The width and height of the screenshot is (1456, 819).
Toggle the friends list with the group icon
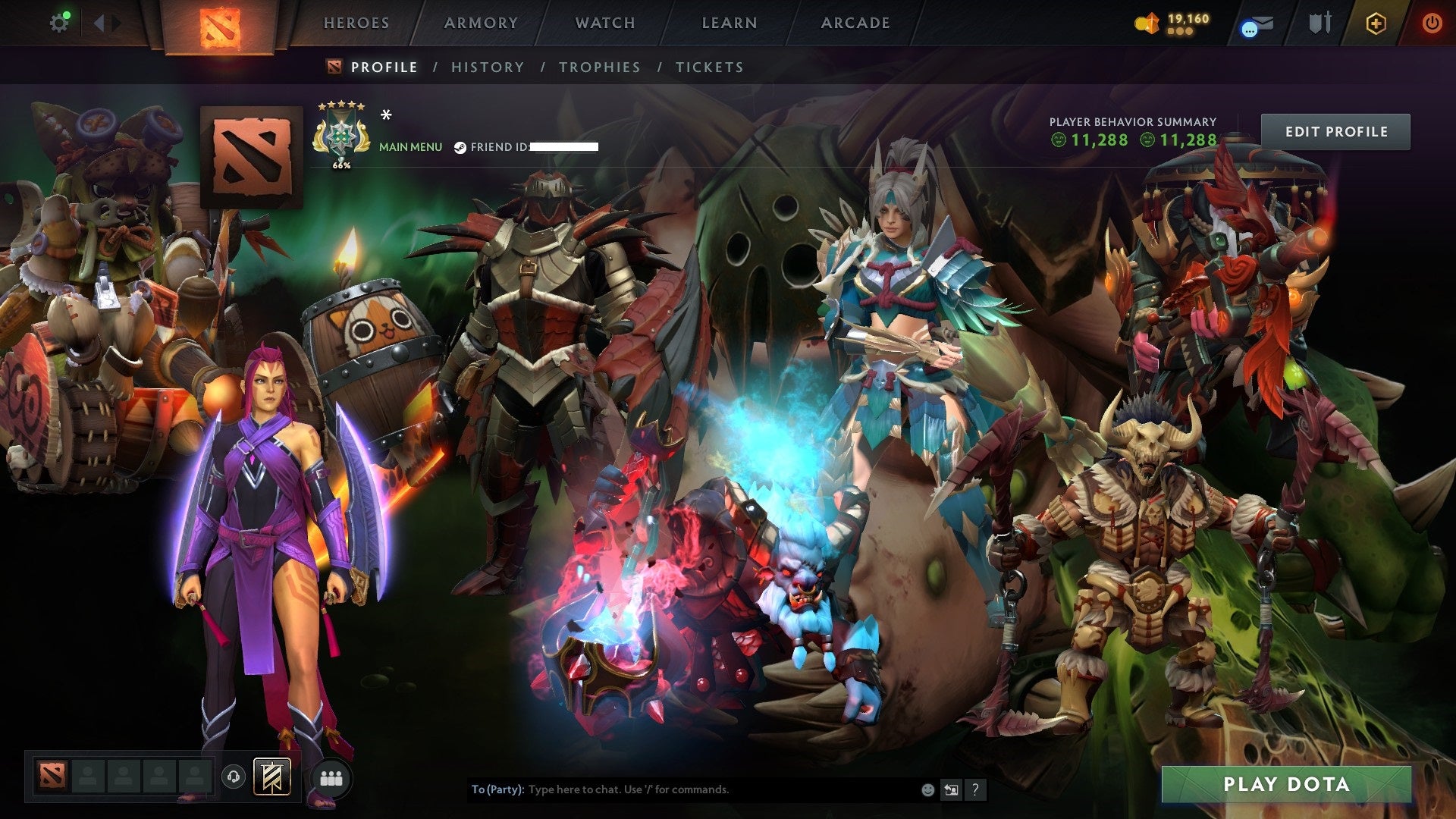click(x=332, y=777)
